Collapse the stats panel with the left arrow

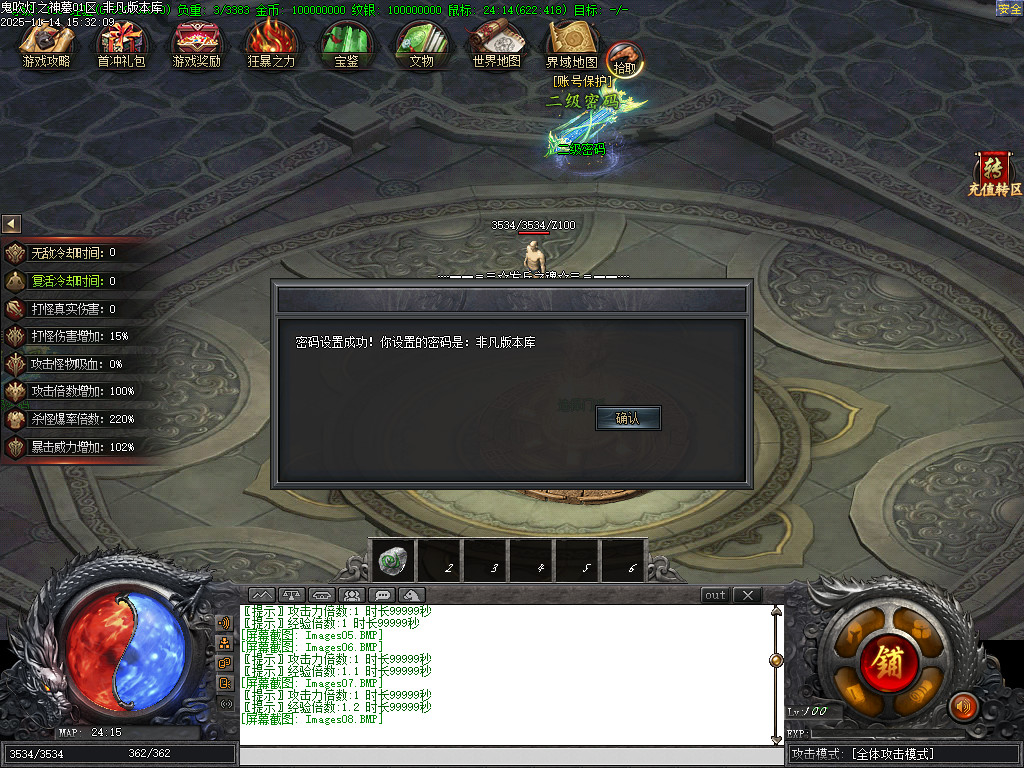coord(11,224)
